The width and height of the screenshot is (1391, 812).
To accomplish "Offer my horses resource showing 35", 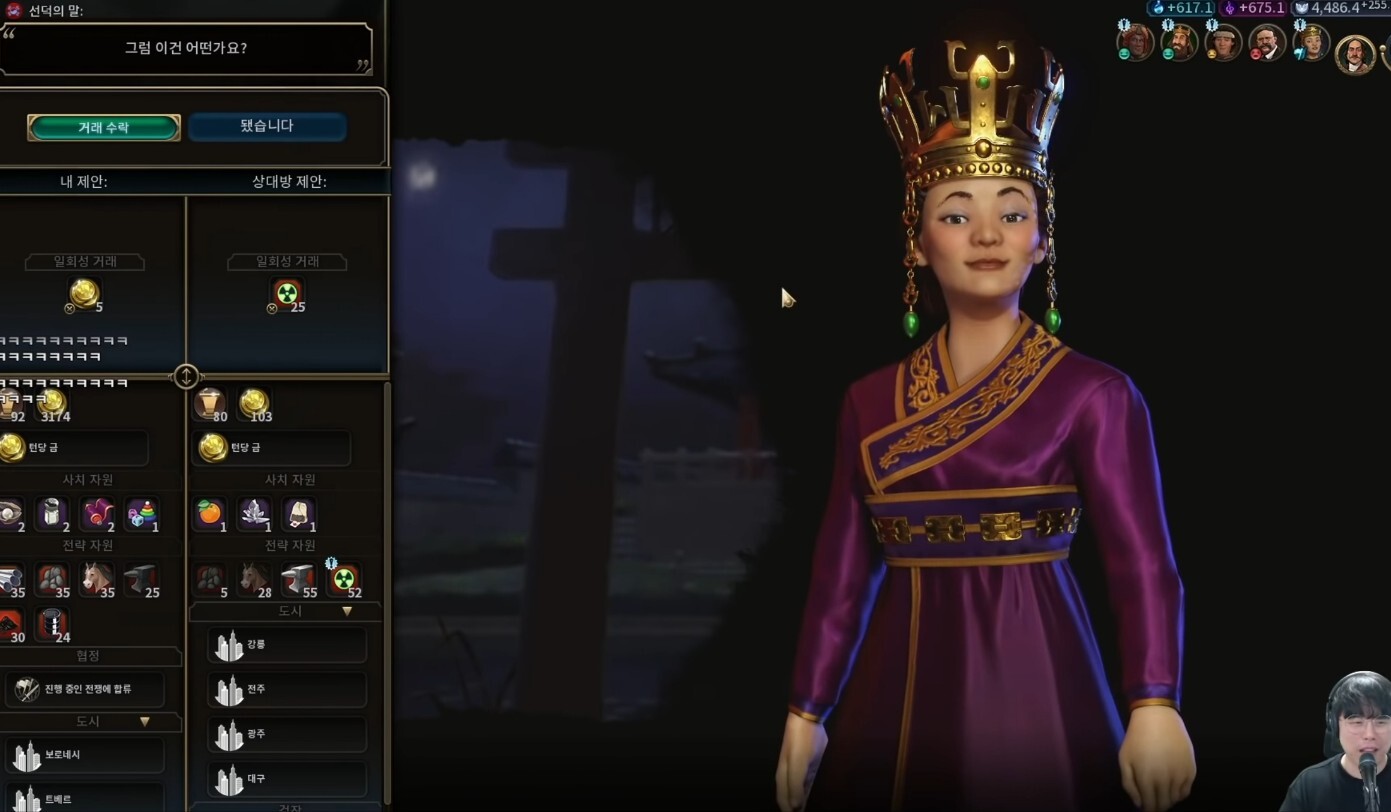I will click(97, 579).
